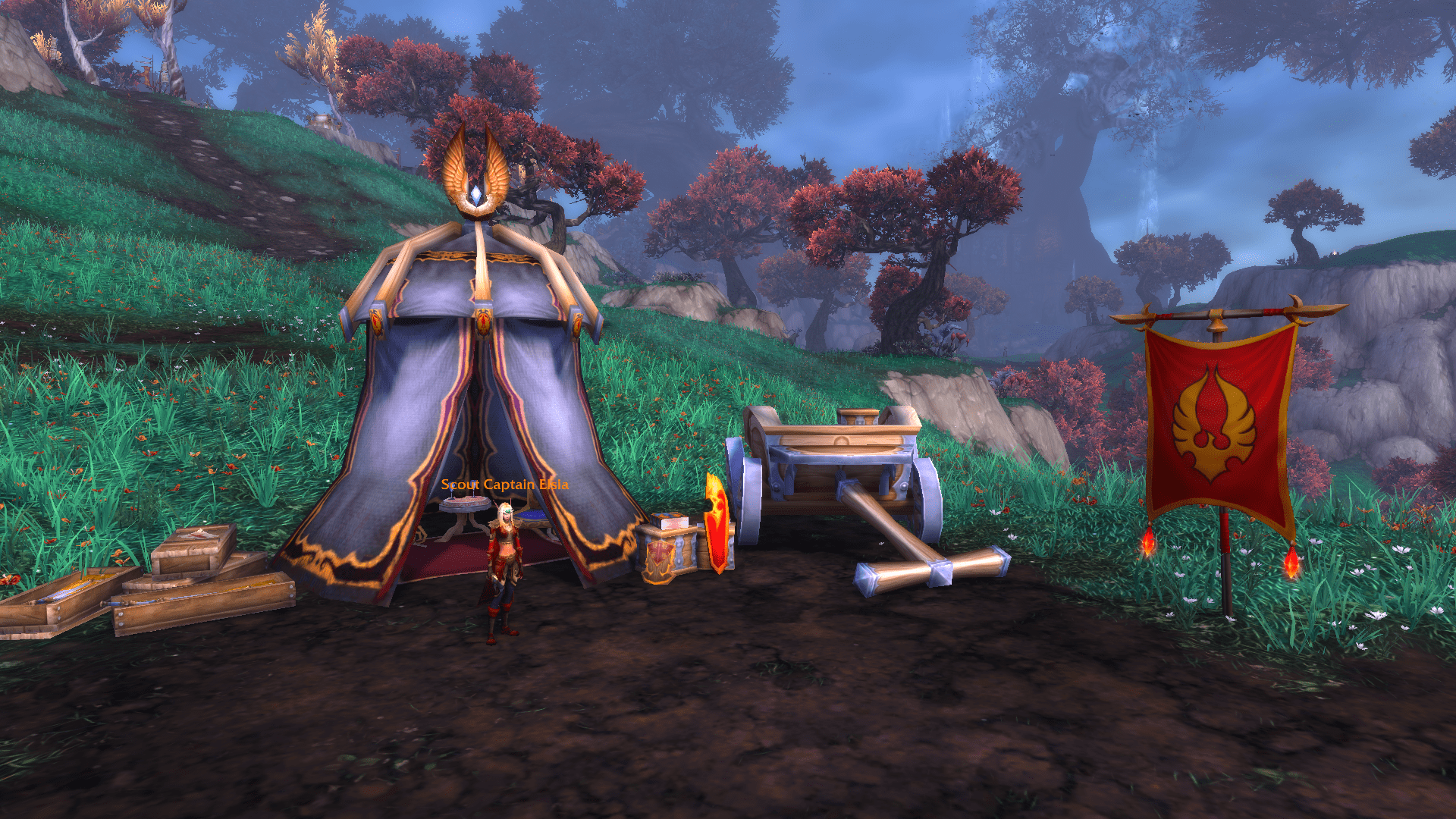
Task: Select the Scout Captain Elsia name label
Action: tap(504, 485)
